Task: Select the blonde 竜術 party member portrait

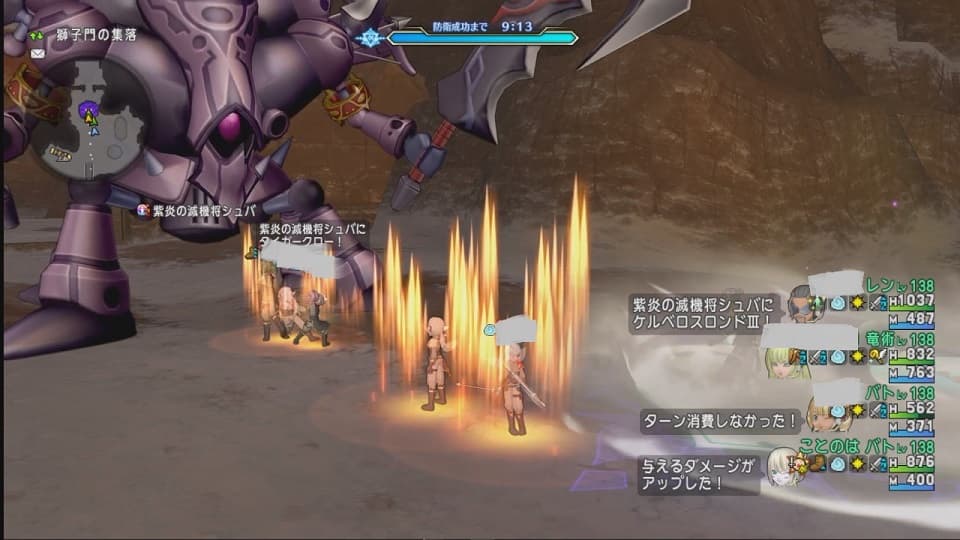Action: (x=786, y=361)
